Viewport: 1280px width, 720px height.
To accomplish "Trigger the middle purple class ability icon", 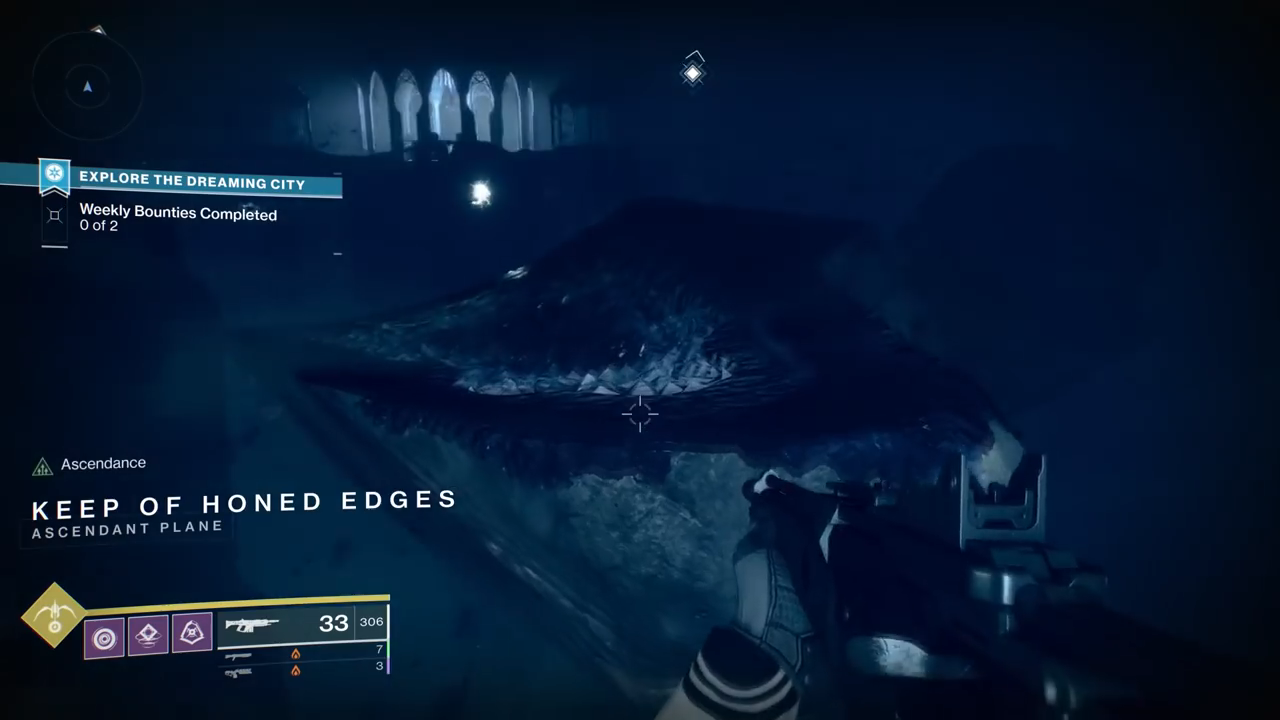I will (x=148, y=635).
